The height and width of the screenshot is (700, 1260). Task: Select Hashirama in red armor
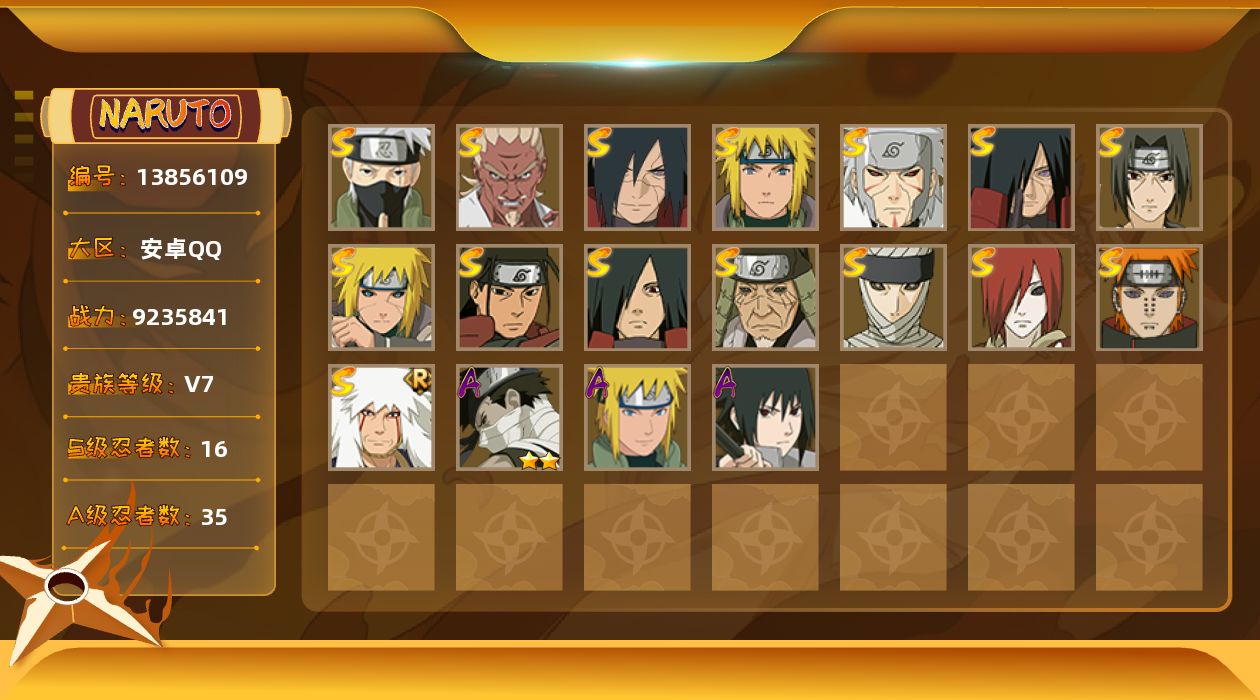(509, 297)
